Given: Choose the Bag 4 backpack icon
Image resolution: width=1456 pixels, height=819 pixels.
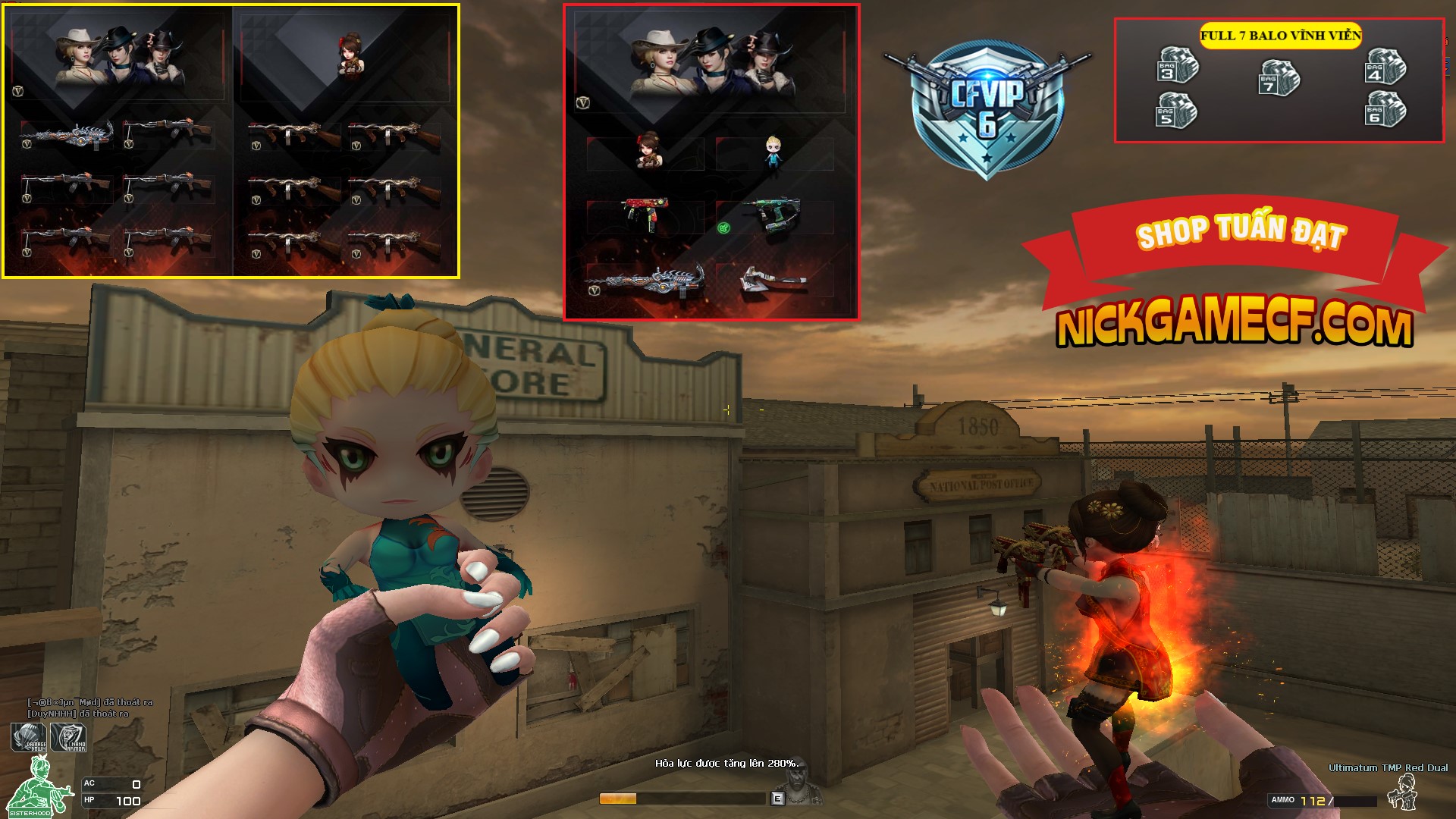Looking at the screenshot, I should [x=1385, y=66].
